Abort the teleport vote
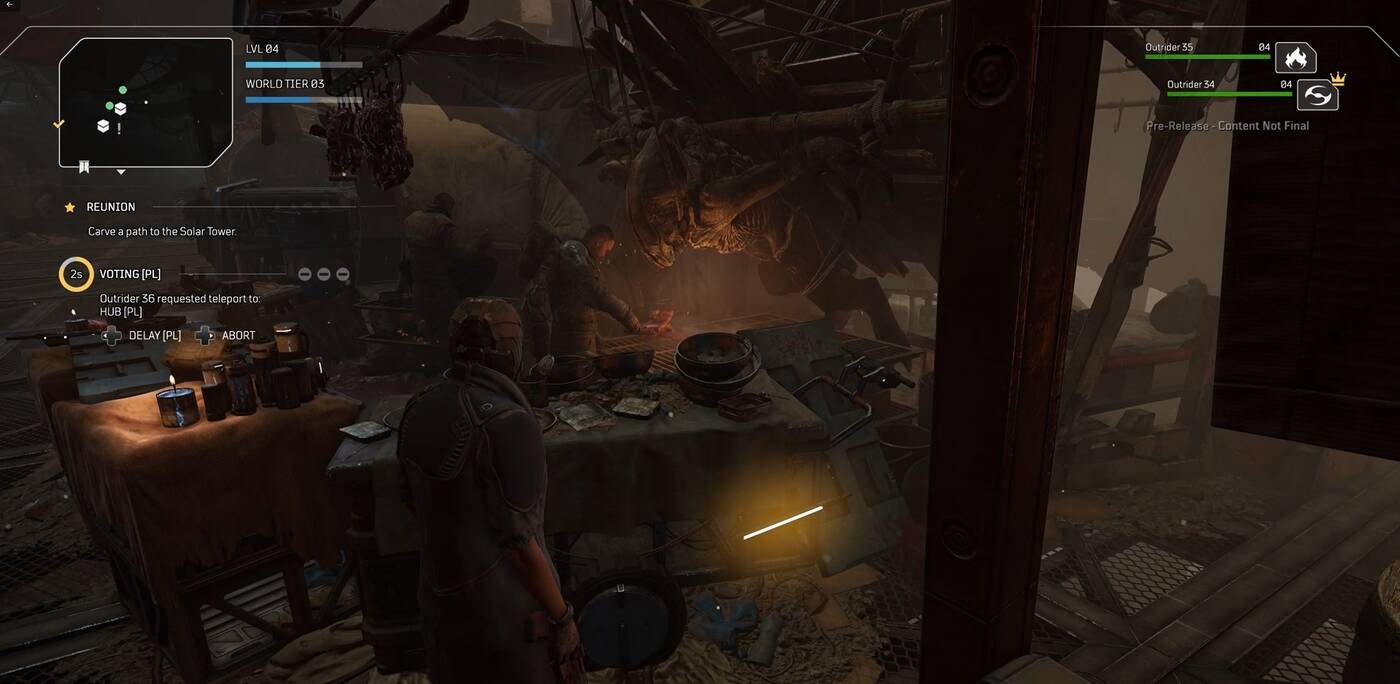 226,336
